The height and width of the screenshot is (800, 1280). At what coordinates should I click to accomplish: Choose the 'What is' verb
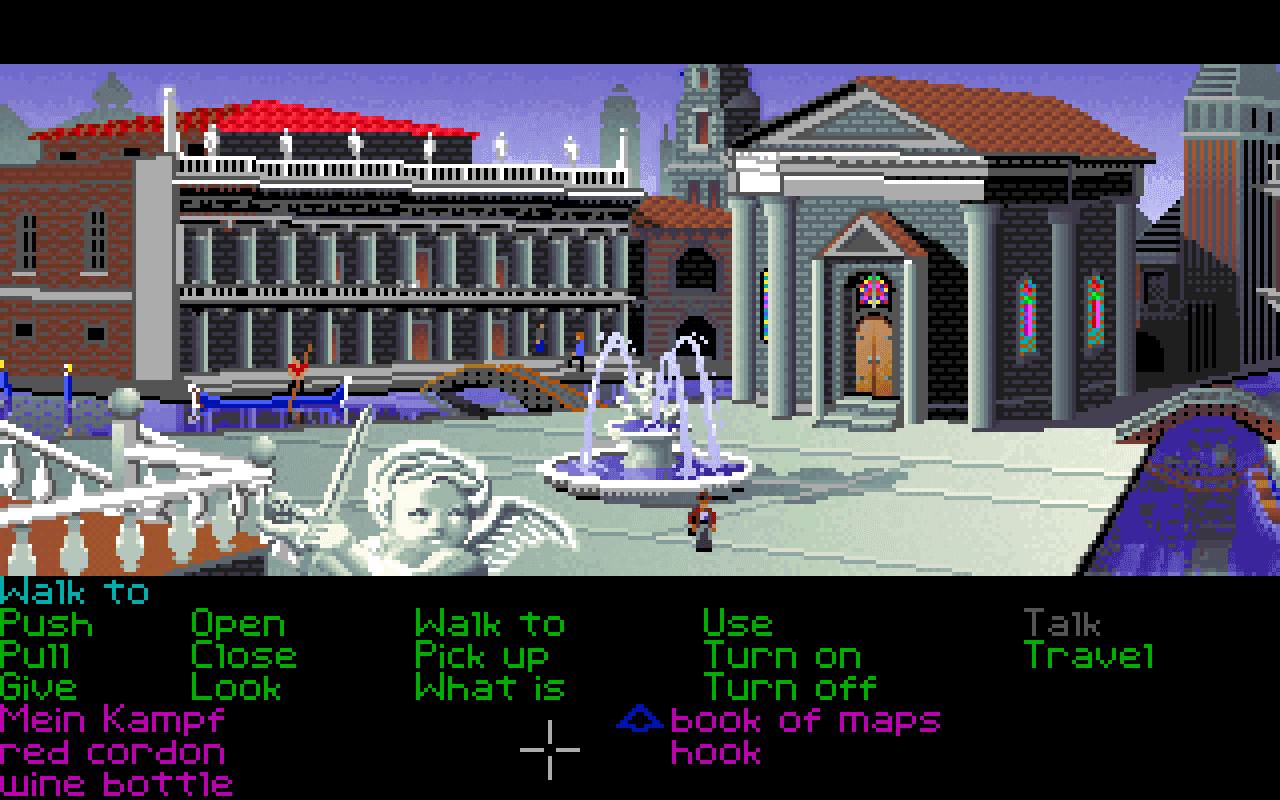[x=490, y=687]
